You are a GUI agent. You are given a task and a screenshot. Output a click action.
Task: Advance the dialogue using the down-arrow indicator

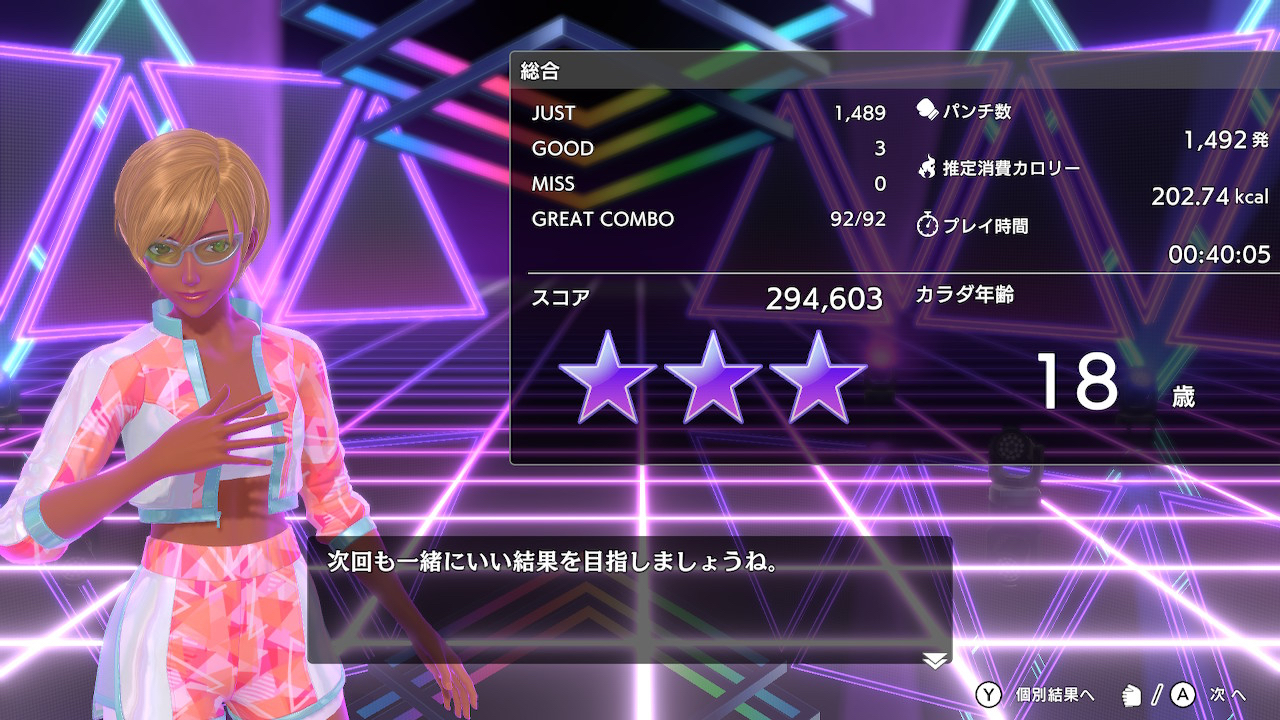point(935,660)
